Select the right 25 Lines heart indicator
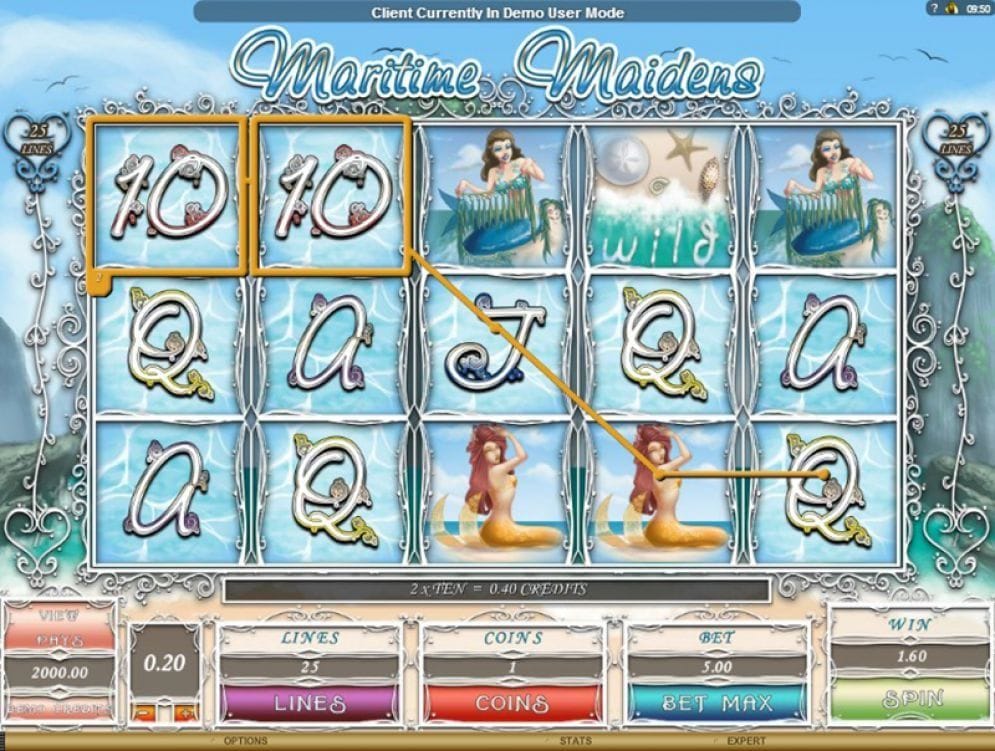Viewport: 995px width, 751px height. coord(957,138)
